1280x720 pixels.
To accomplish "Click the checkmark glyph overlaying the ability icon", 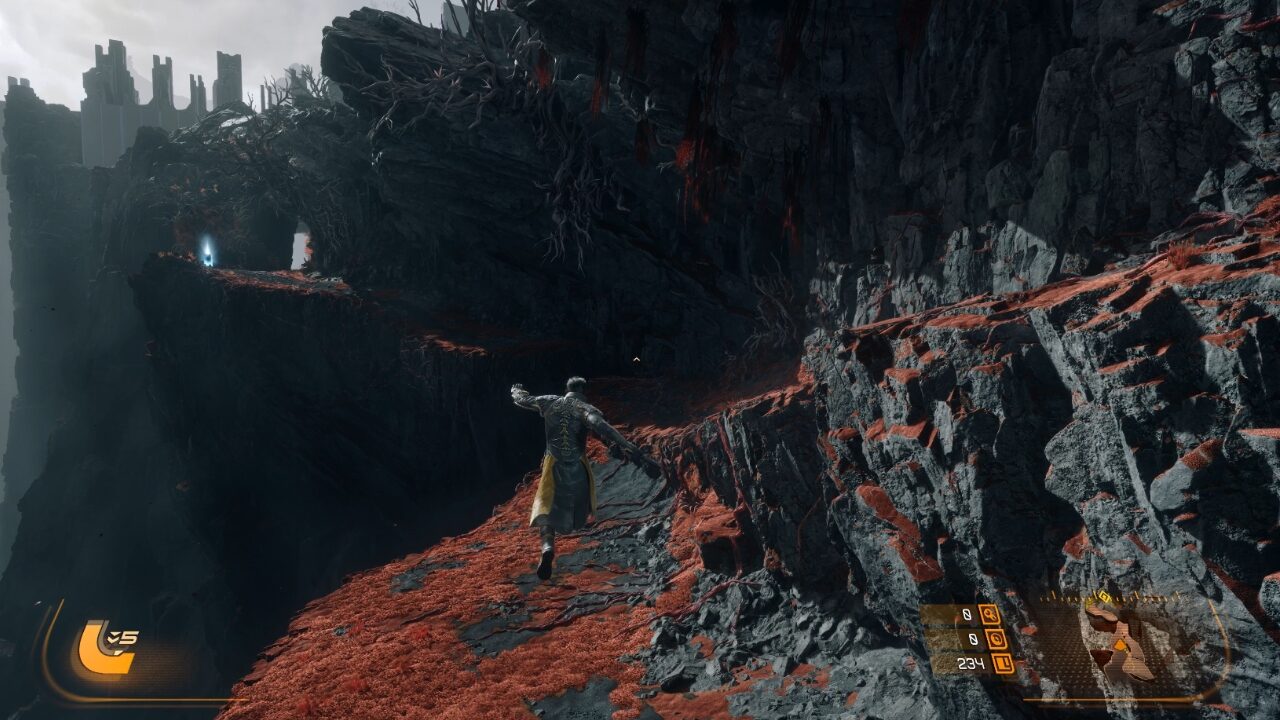I will click(x=112, y=635).
